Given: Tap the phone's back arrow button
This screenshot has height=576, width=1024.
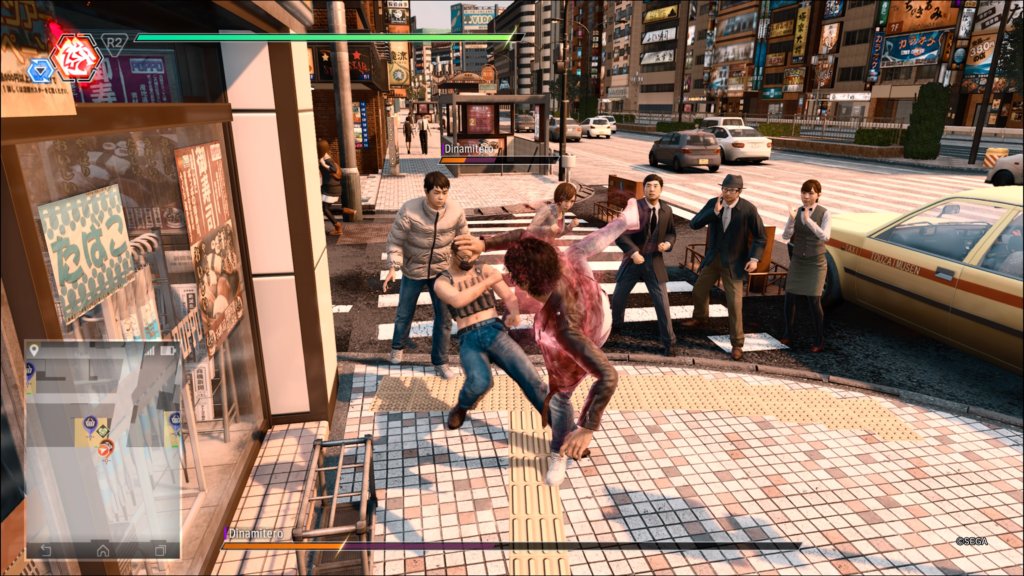Looking at the screenshot, I should click(x=45, y=549).
